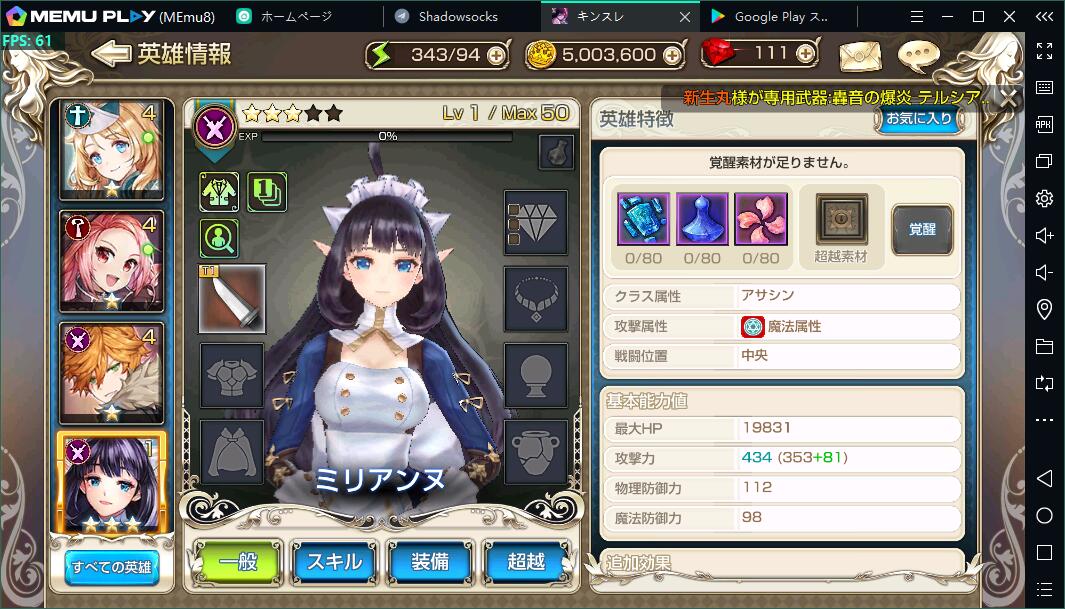Show すべての英雄 hero list
Image resolution: width=1065 pixels, height=609 pixels.
coord(111,568)
